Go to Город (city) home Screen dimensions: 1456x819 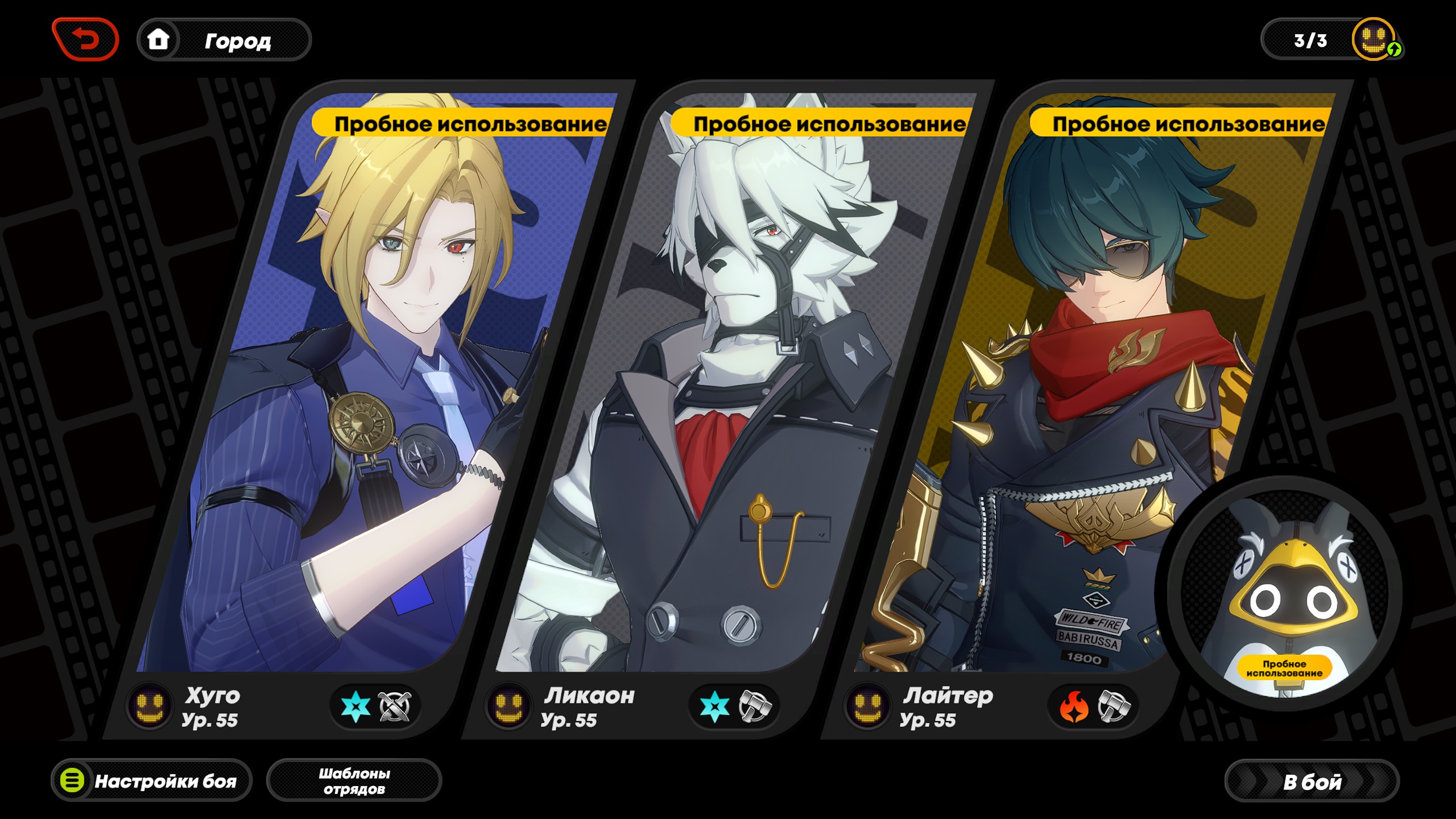click(224, 40)
